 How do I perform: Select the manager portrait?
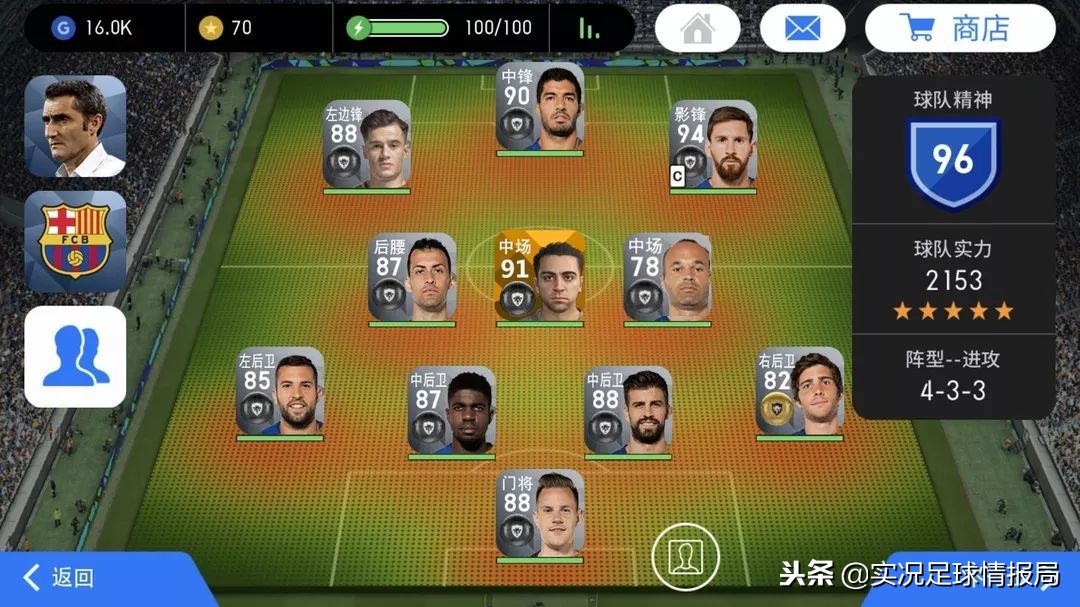(75, 127)
